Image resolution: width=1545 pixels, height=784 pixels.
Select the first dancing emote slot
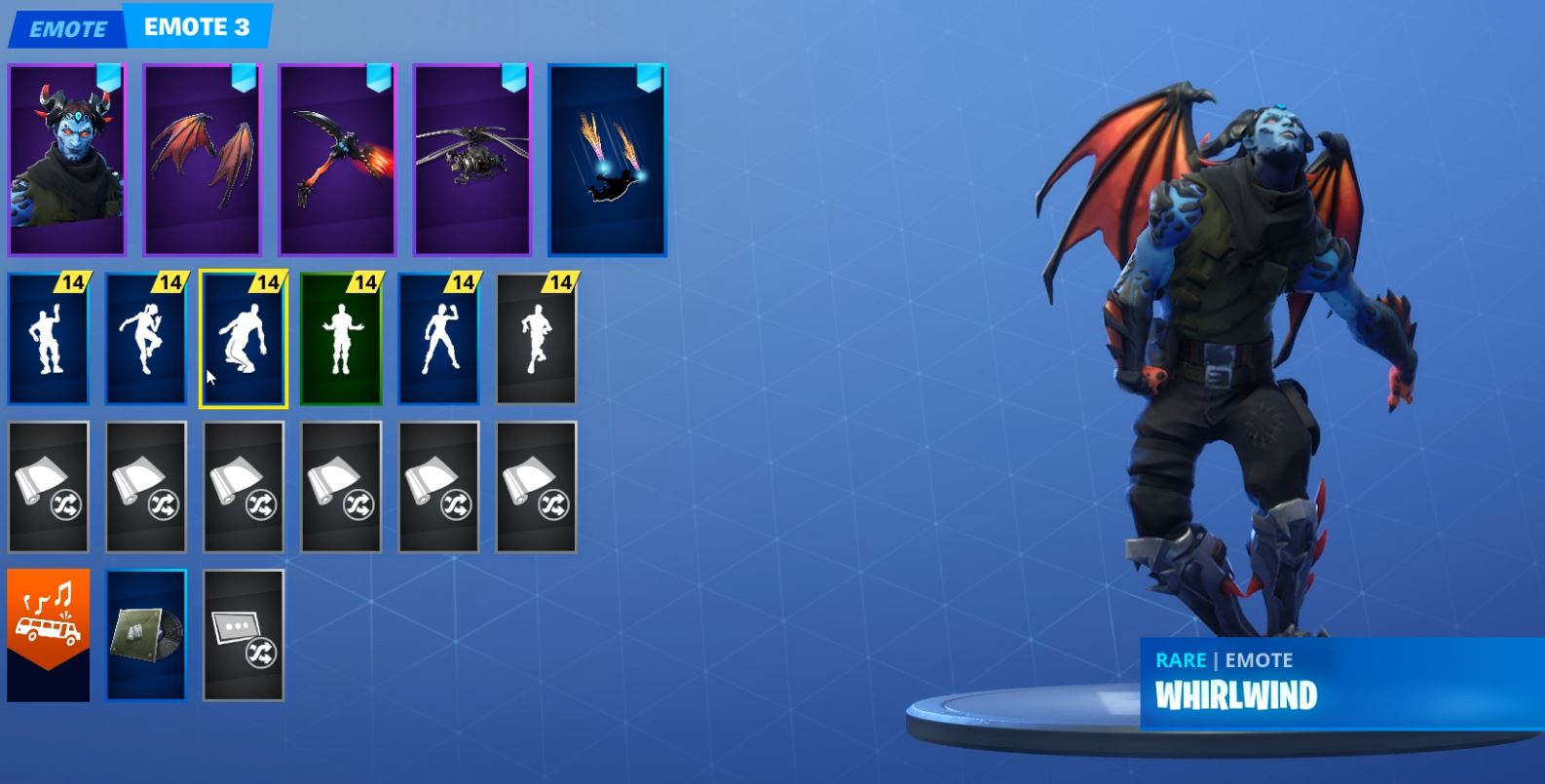click(47, 341)
